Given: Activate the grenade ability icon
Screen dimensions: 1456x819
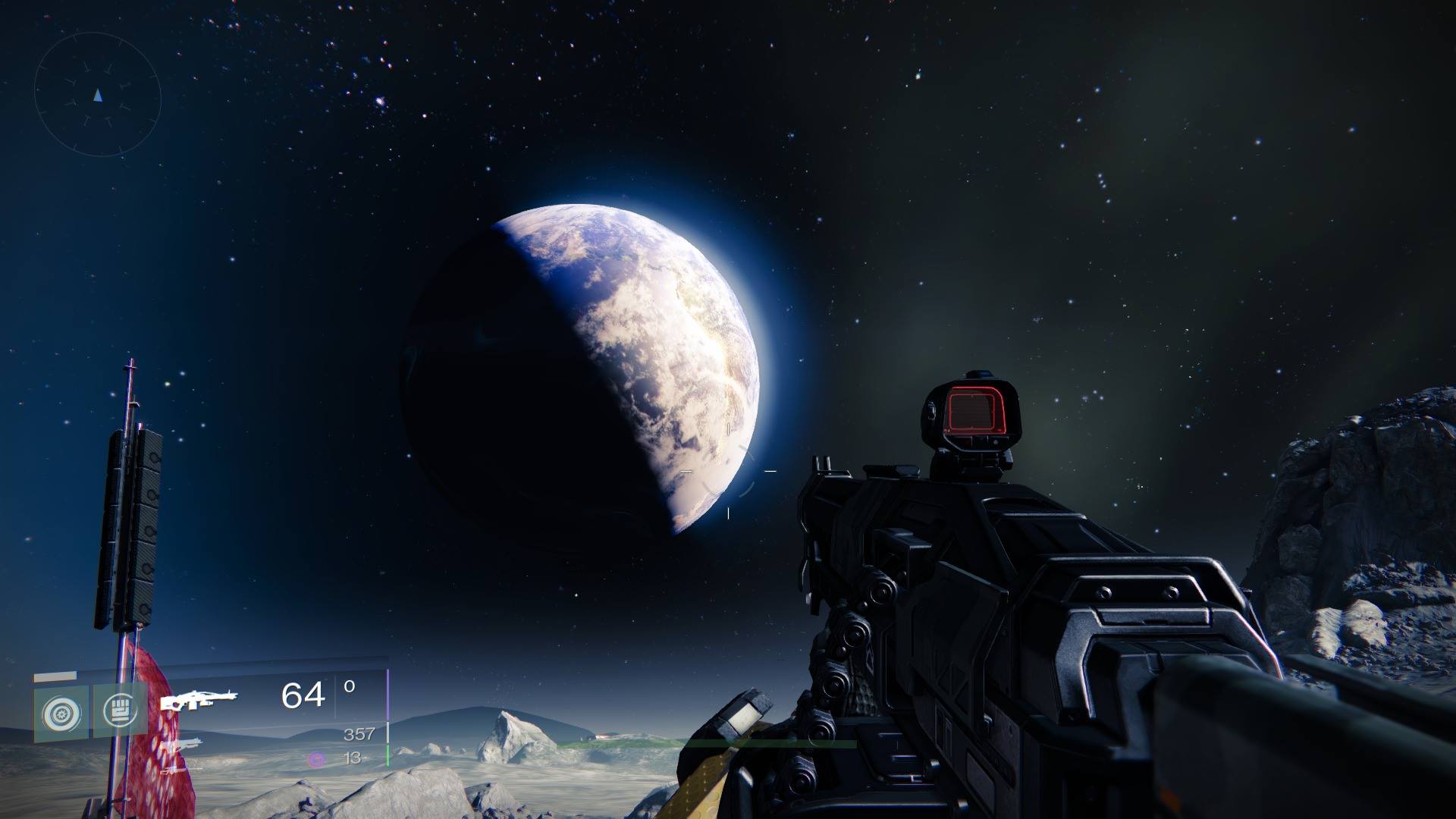Looking at the screenshot, I should point(60,713).
